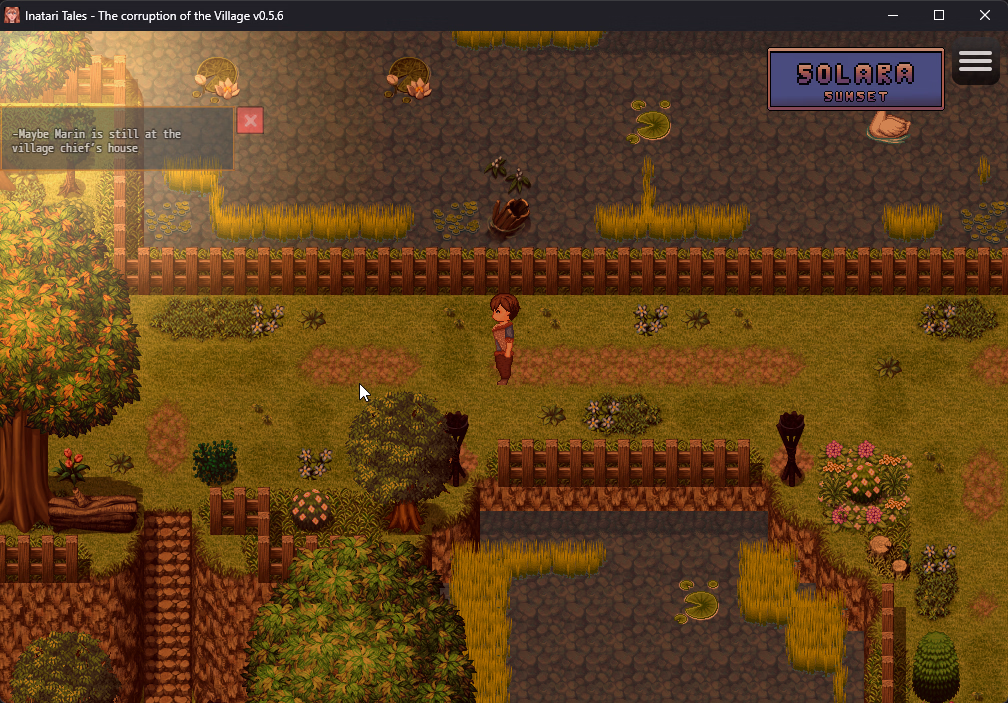This screenshot has height=703, width=1008.
Task: Minimize the game window
Action: pyautogui.click(x=893, y=15)
